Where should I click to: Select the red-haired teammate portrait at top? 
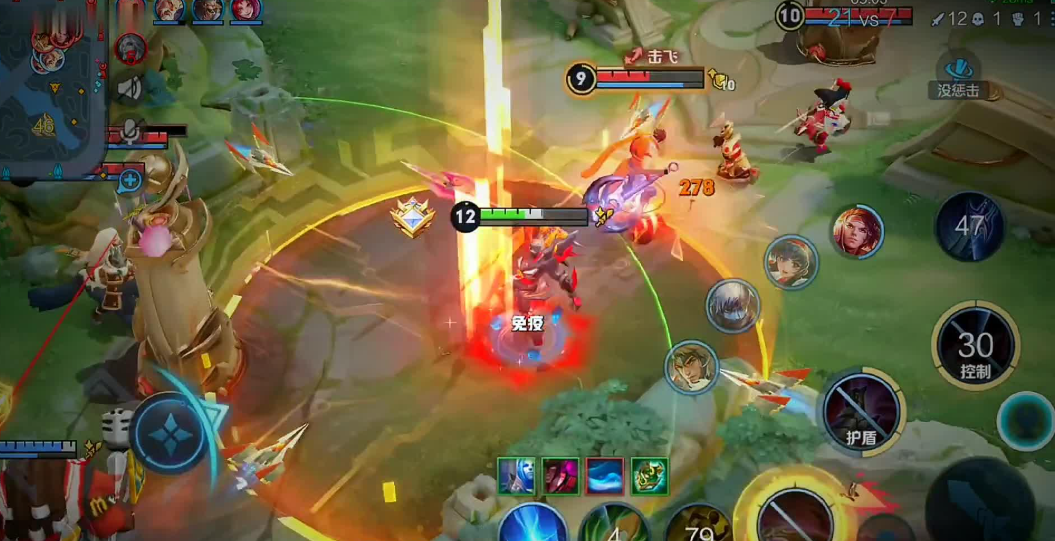point(245,10)
